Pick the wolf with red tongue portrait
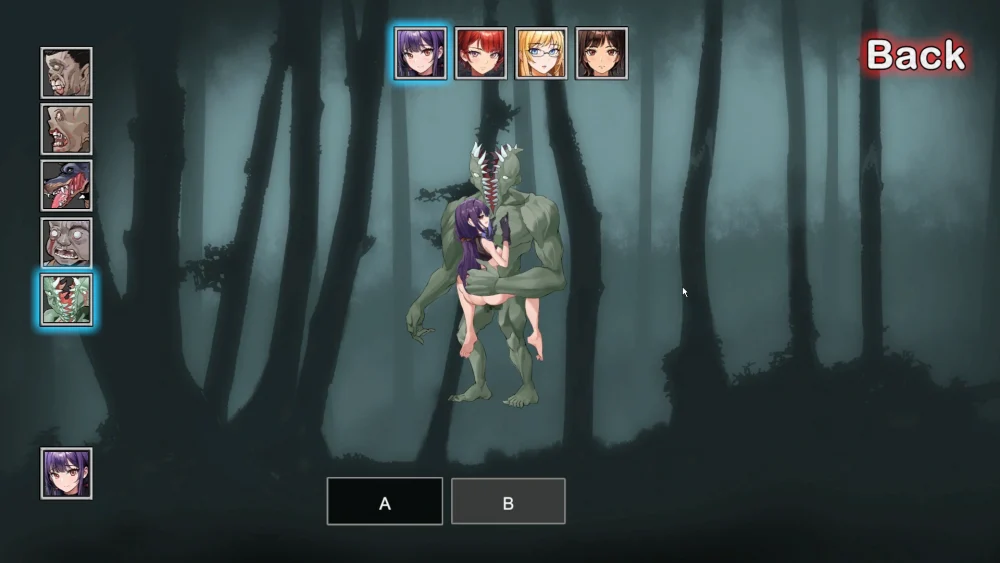The image size is (1000, 563). click(67, 185)
